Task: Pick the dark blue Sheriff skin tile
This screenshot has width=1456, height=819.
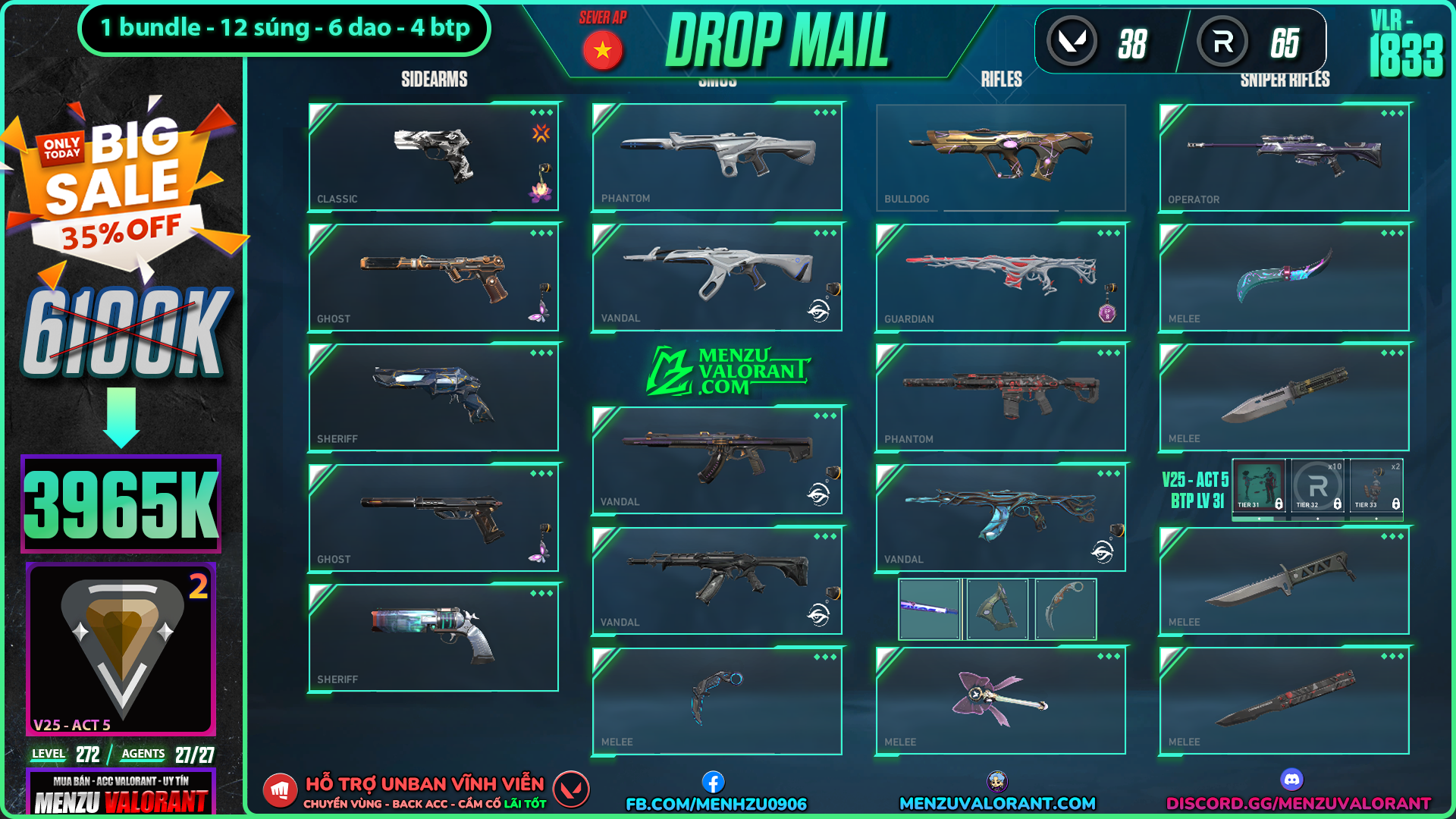Action: click(433, 397)
